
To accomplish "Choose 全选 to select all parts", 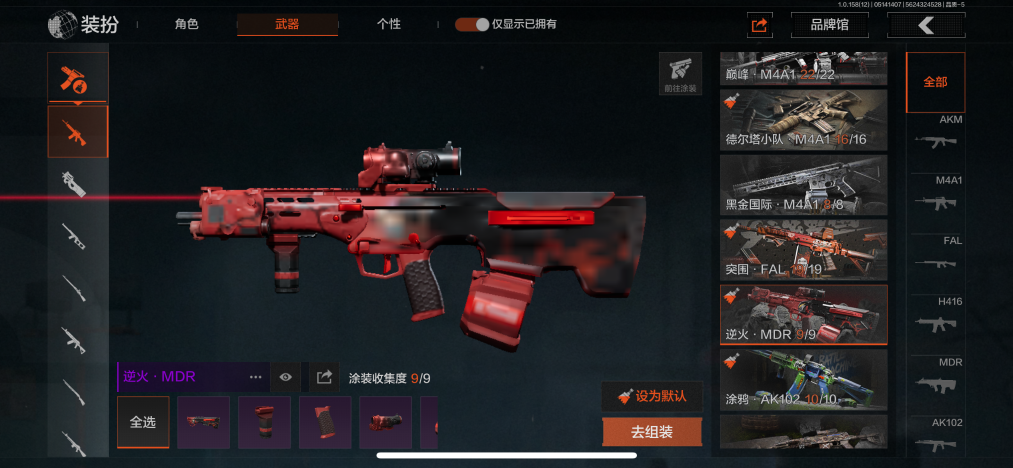I will point(143,422).
